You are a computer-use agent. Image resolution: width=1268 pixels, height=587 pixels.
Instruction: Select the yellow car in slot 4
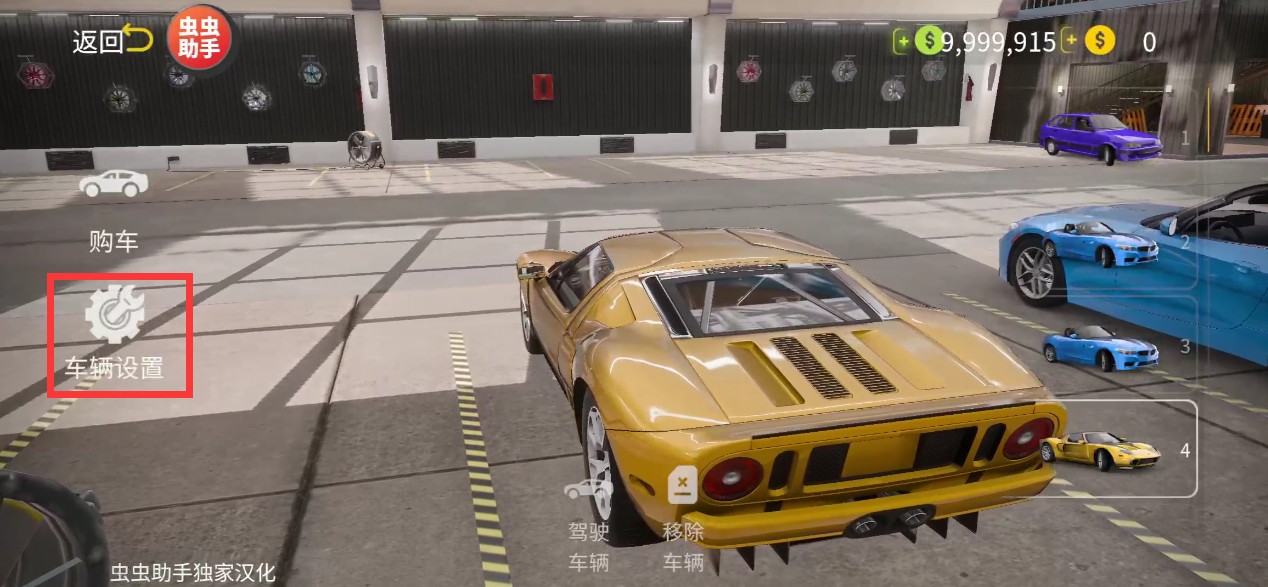coord(1100,450)
